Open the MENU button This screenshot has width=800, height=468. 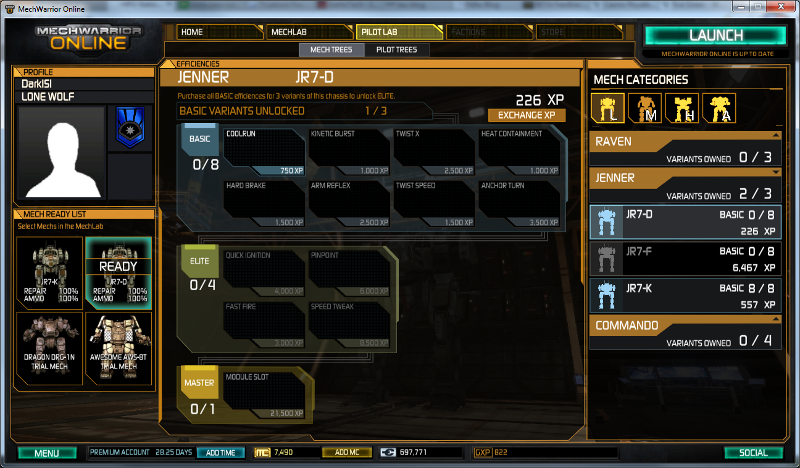47,453
